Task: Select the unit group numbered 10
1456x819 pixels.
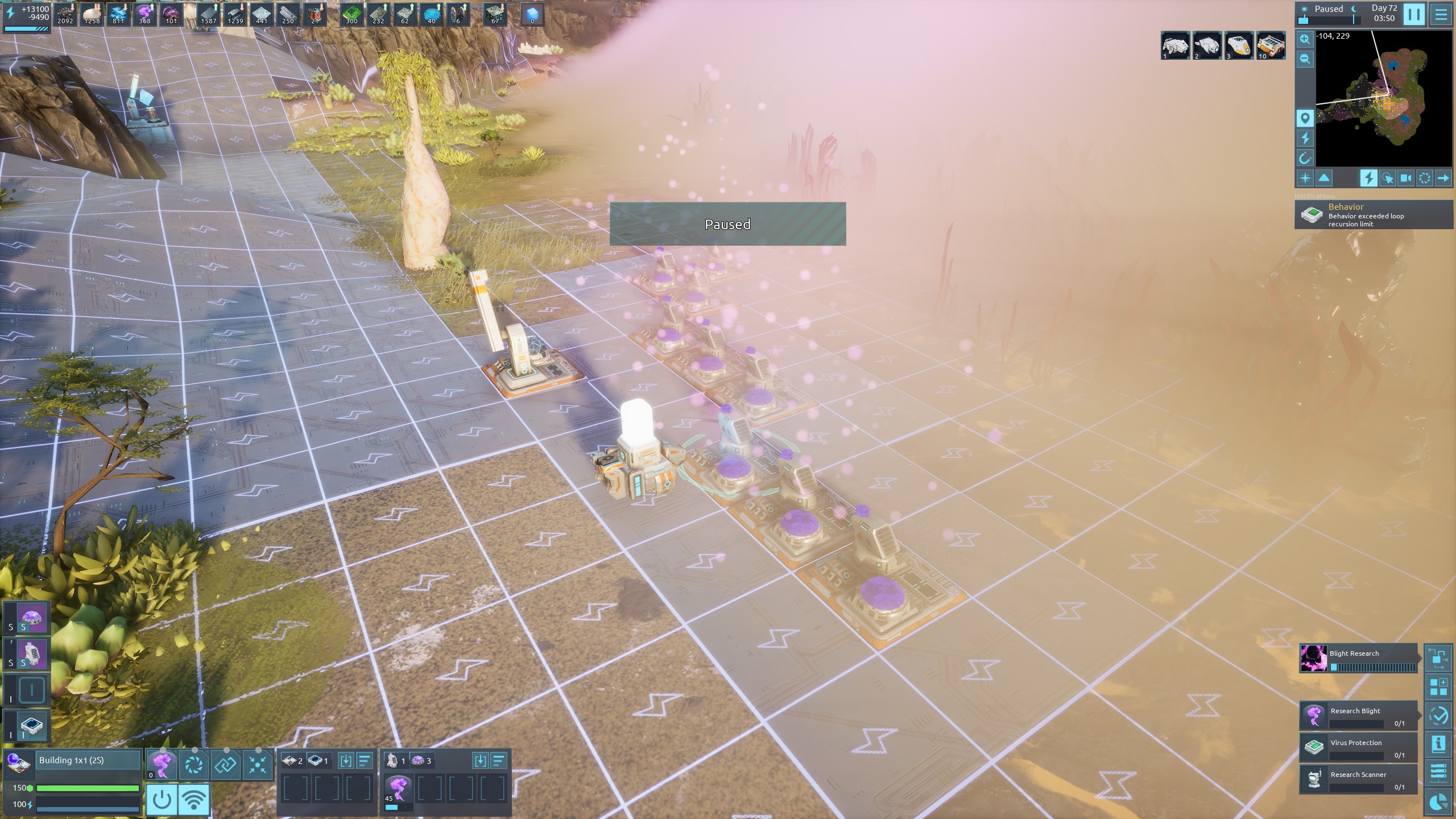Action: point(1271,45)
